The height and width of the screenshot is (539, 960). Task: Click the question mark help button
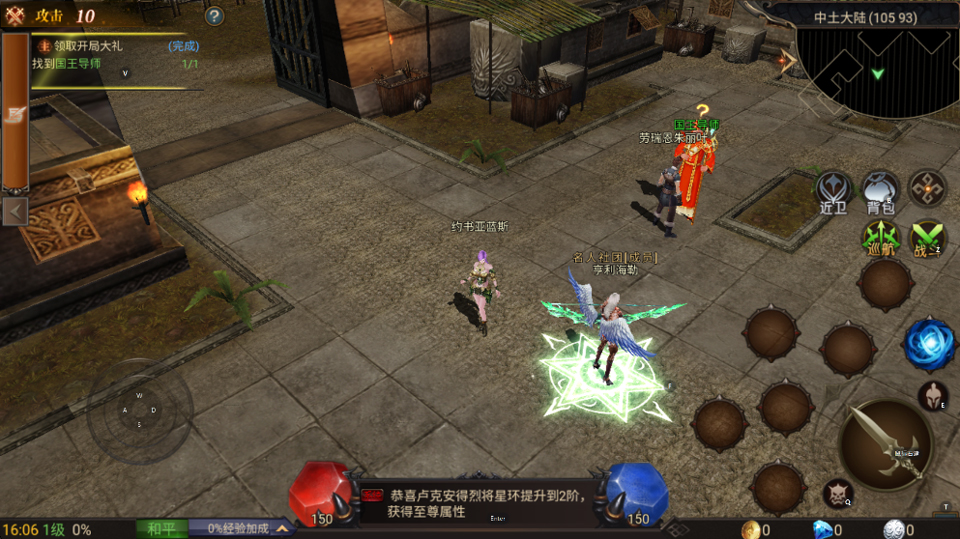pos(214,16)
